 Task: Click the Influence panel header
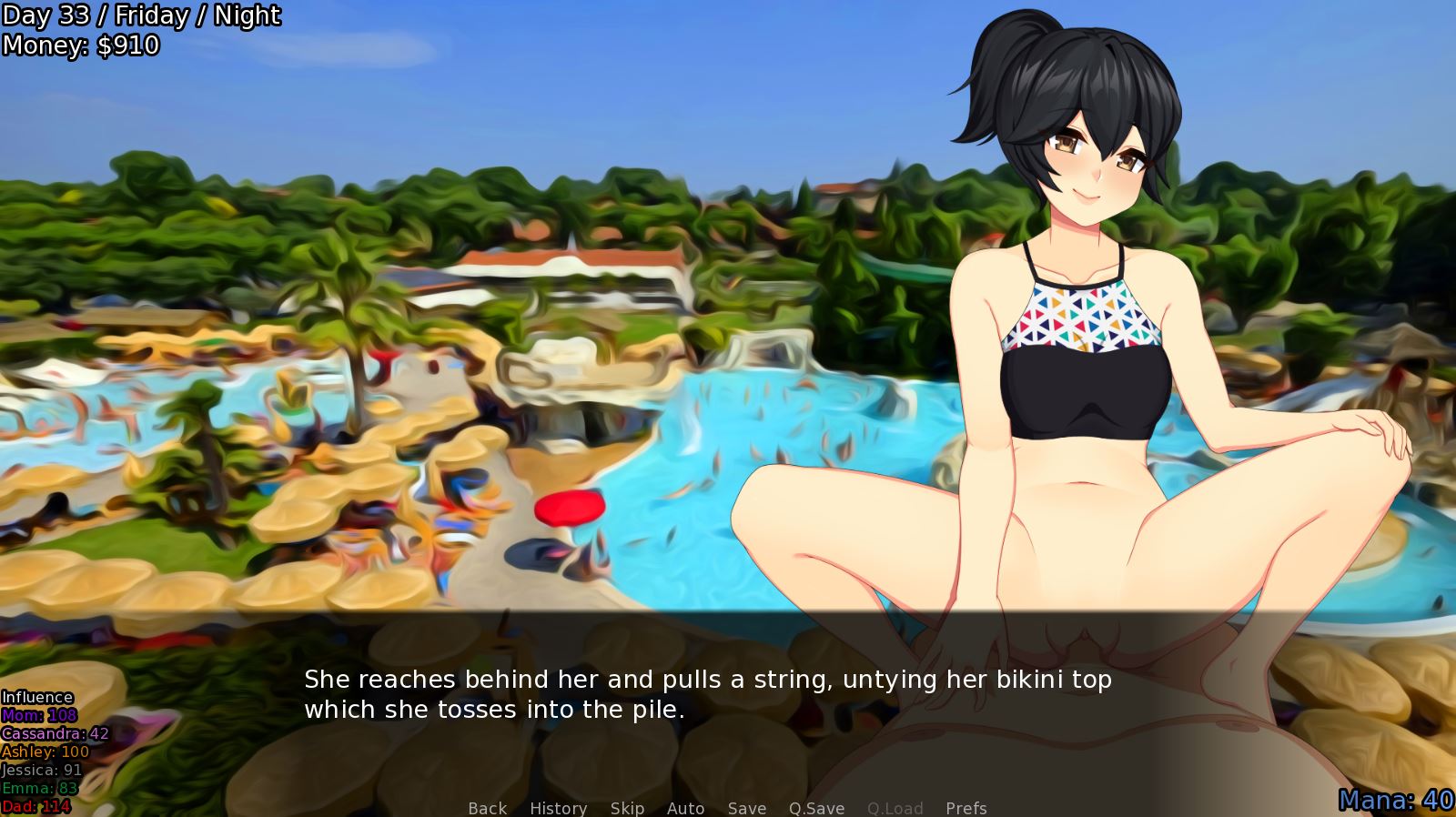[x=38, y=696]
